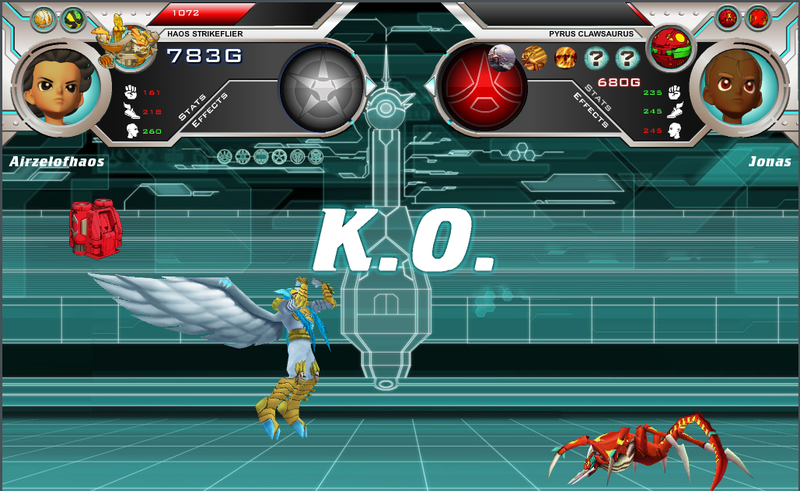Click the orange reserve Bakugan ball icon
Screen dimensions: 800x491
coord(44,18)
